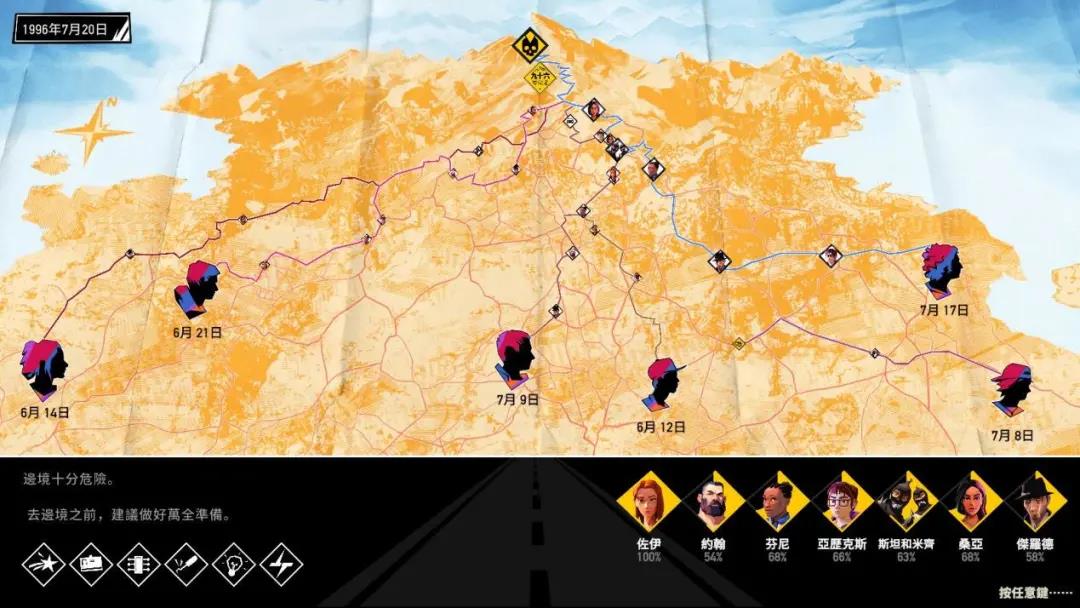This screenshot has height=608, width=1080.
Task: Select the 6月 21日 traveler silhouette marker
Action: coord(201,288)
